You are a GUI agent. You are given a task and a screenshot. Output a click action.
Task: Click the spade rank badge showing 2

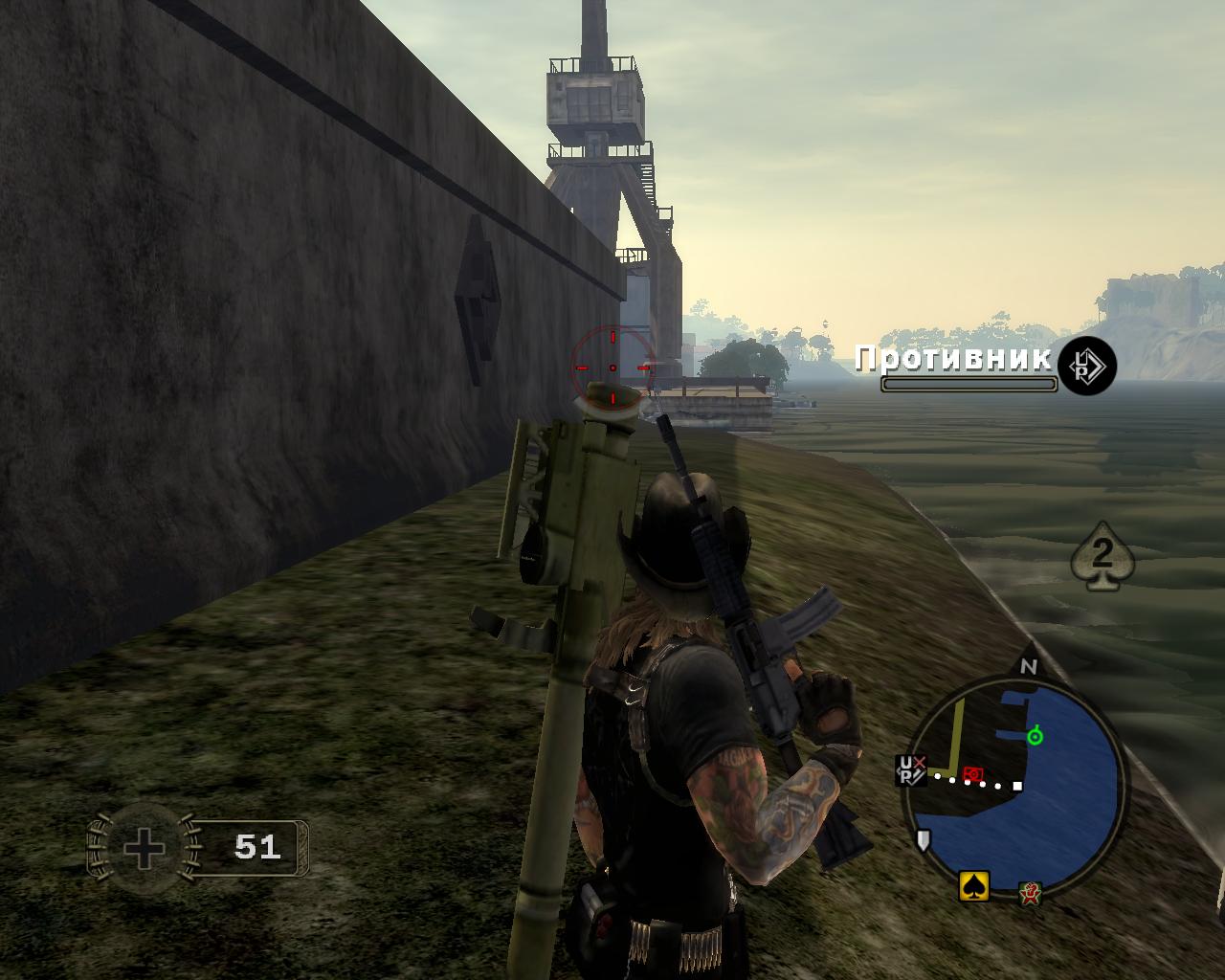[x=1102, y=555]
